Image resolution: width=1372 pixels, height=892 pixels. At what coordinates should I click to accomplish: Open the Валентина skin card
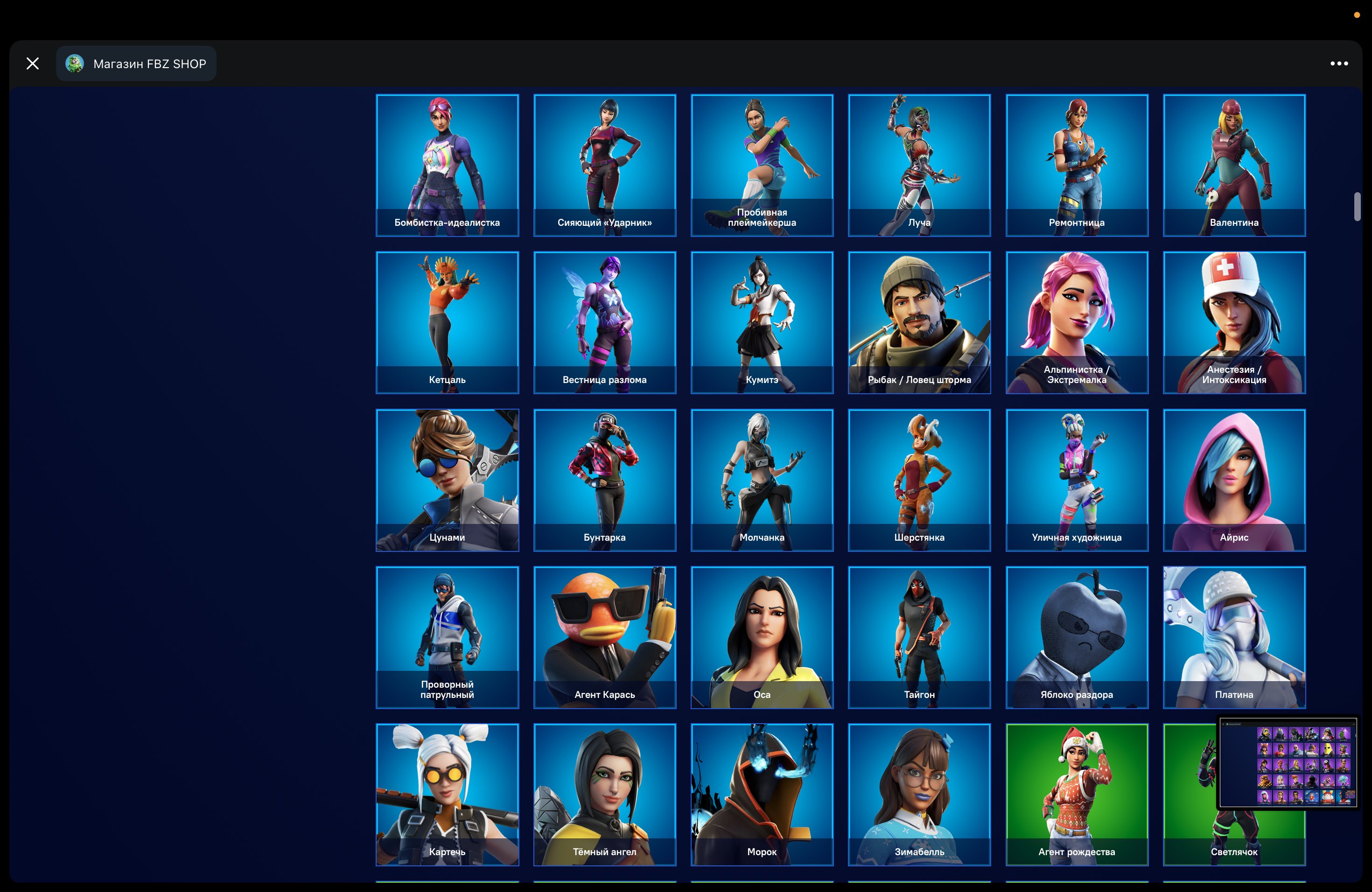1234,164
